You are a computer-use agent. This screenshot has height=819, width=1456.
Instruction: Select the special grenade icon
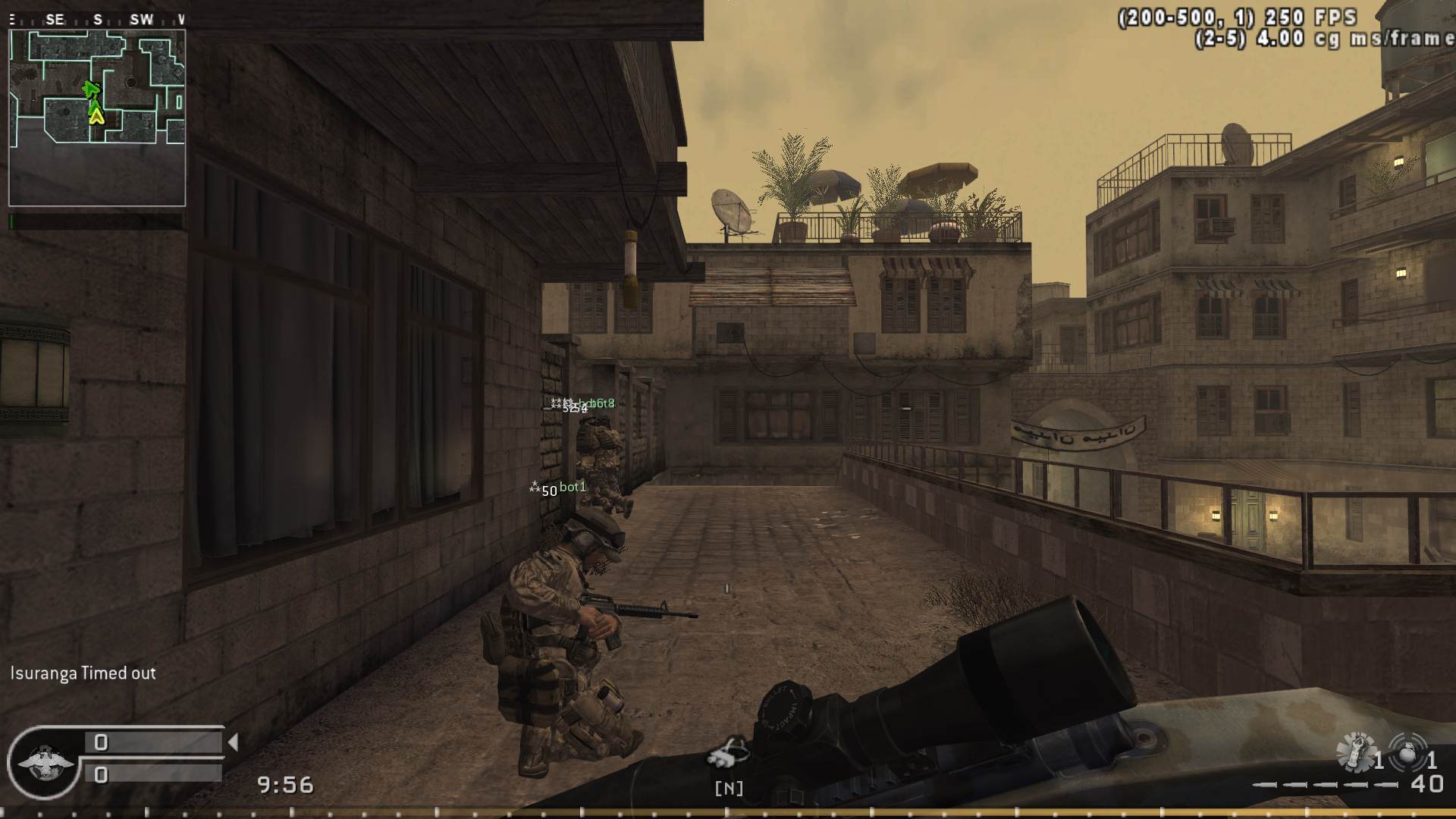coord(1355,752)
